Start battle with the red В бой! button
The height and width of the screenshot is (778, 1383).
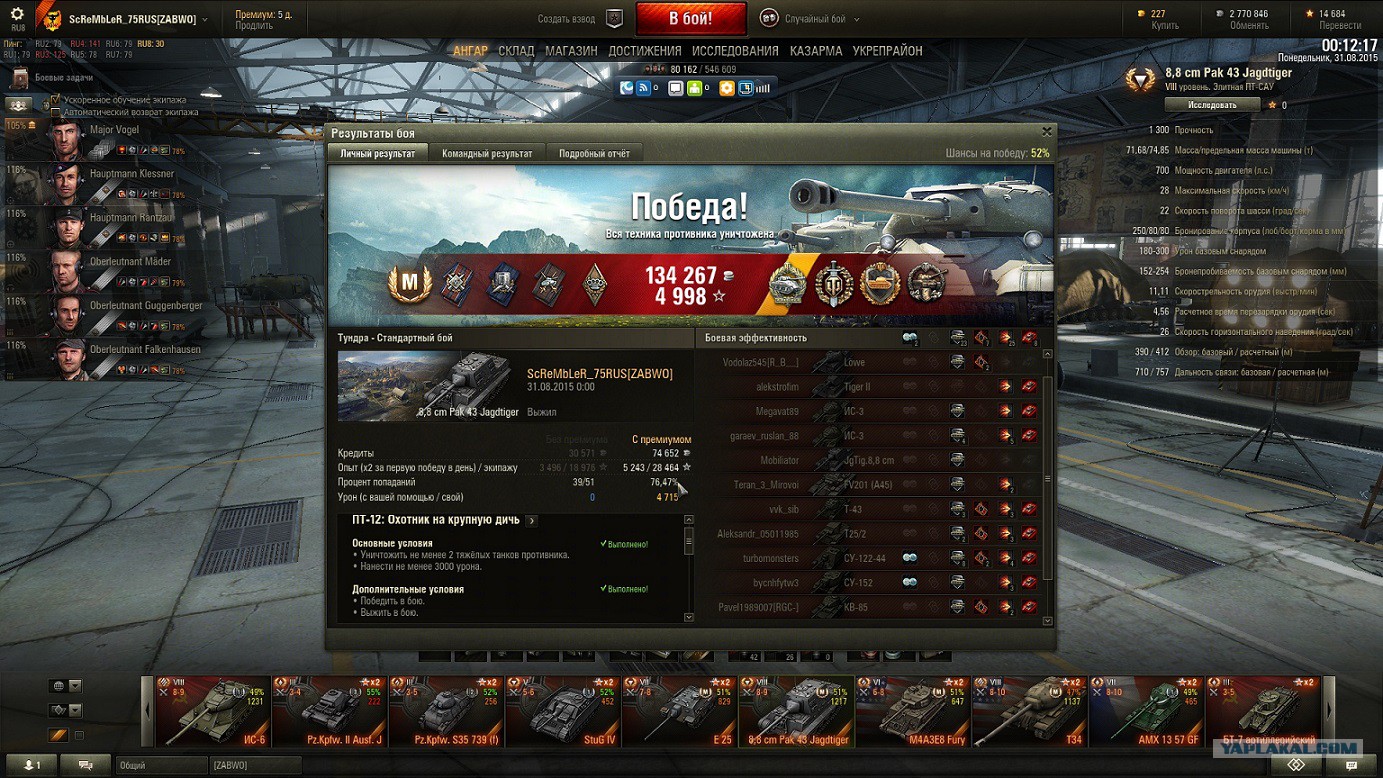click(x=690, y=19)
